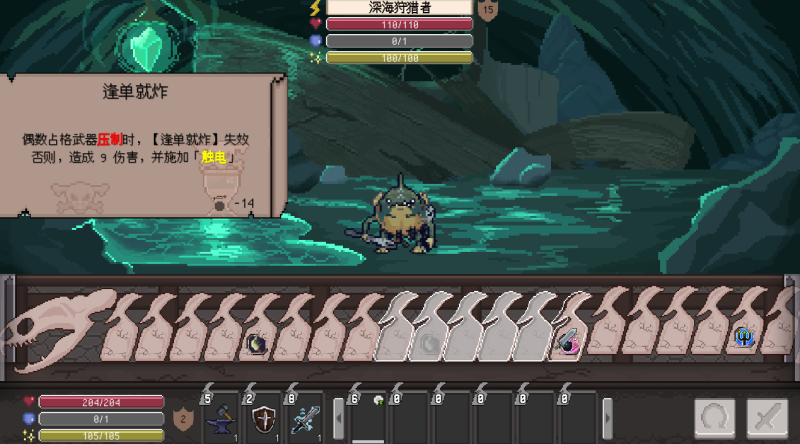Click the circular arrow reset button
This screenshot has width=800, height=444.
click(715, 418)
